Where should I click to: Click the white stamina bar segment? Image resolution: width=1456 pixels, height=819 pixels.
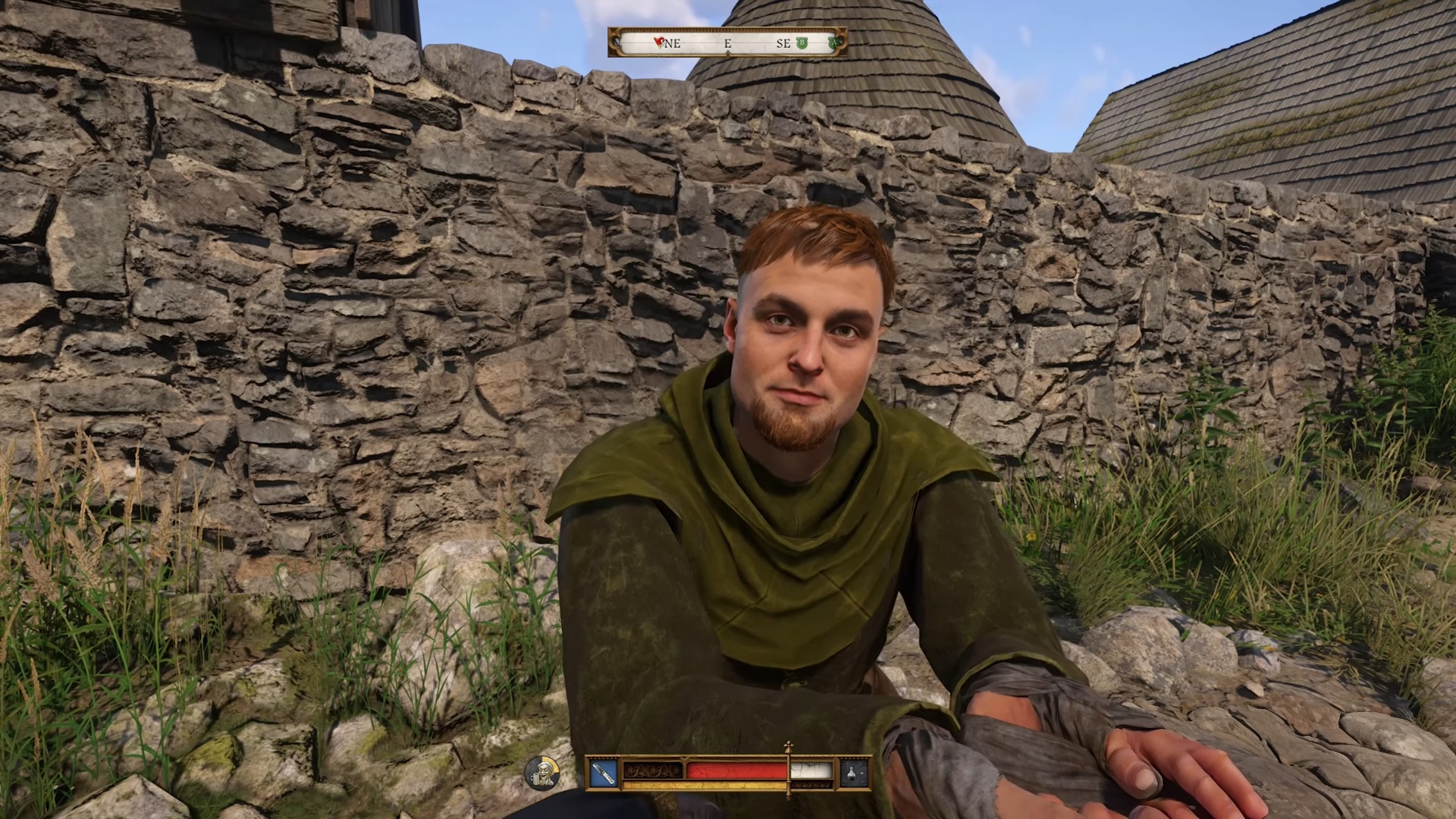coord(811,769)
